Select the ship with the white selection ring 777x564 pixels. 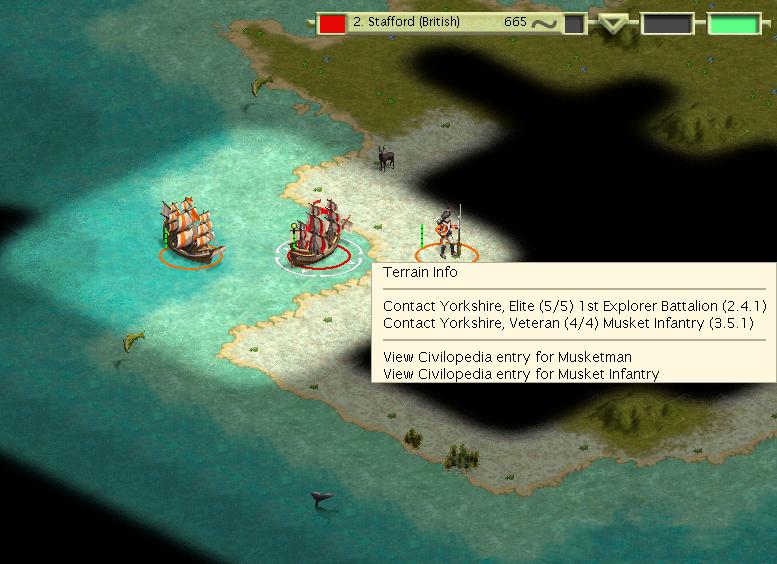(x=317, y=234)
